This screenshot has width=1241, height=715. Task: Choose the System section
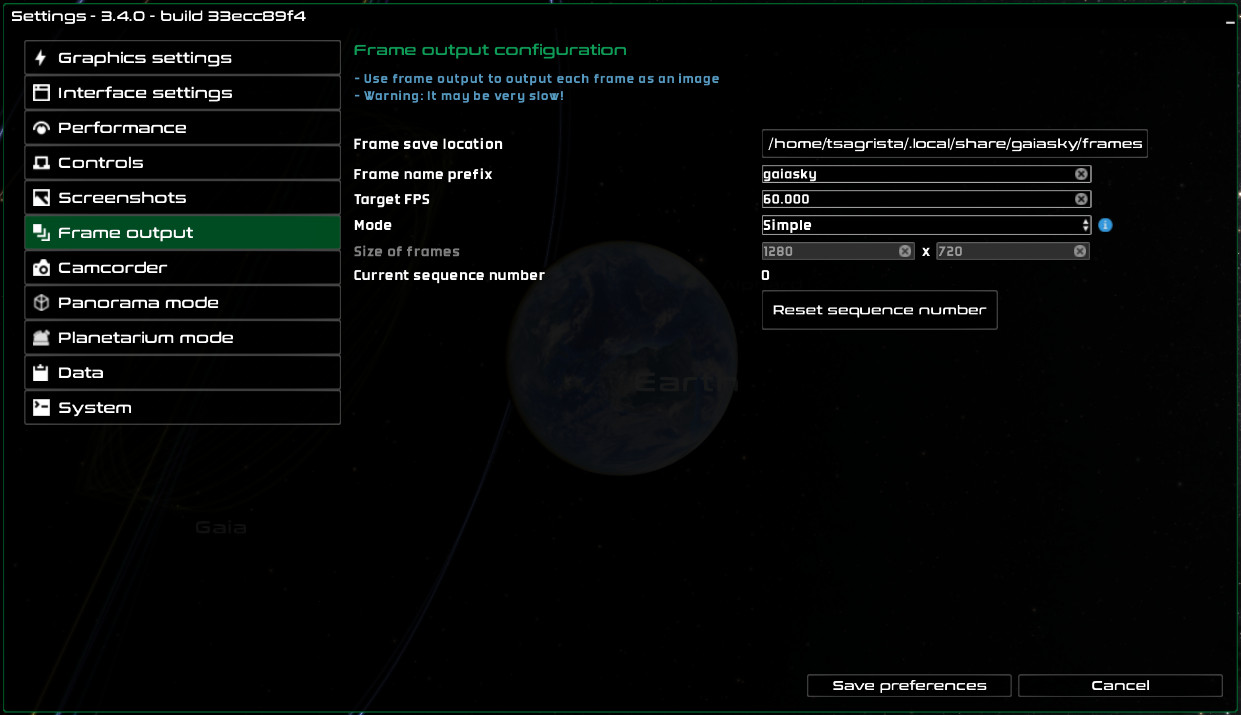pos(182,408)
